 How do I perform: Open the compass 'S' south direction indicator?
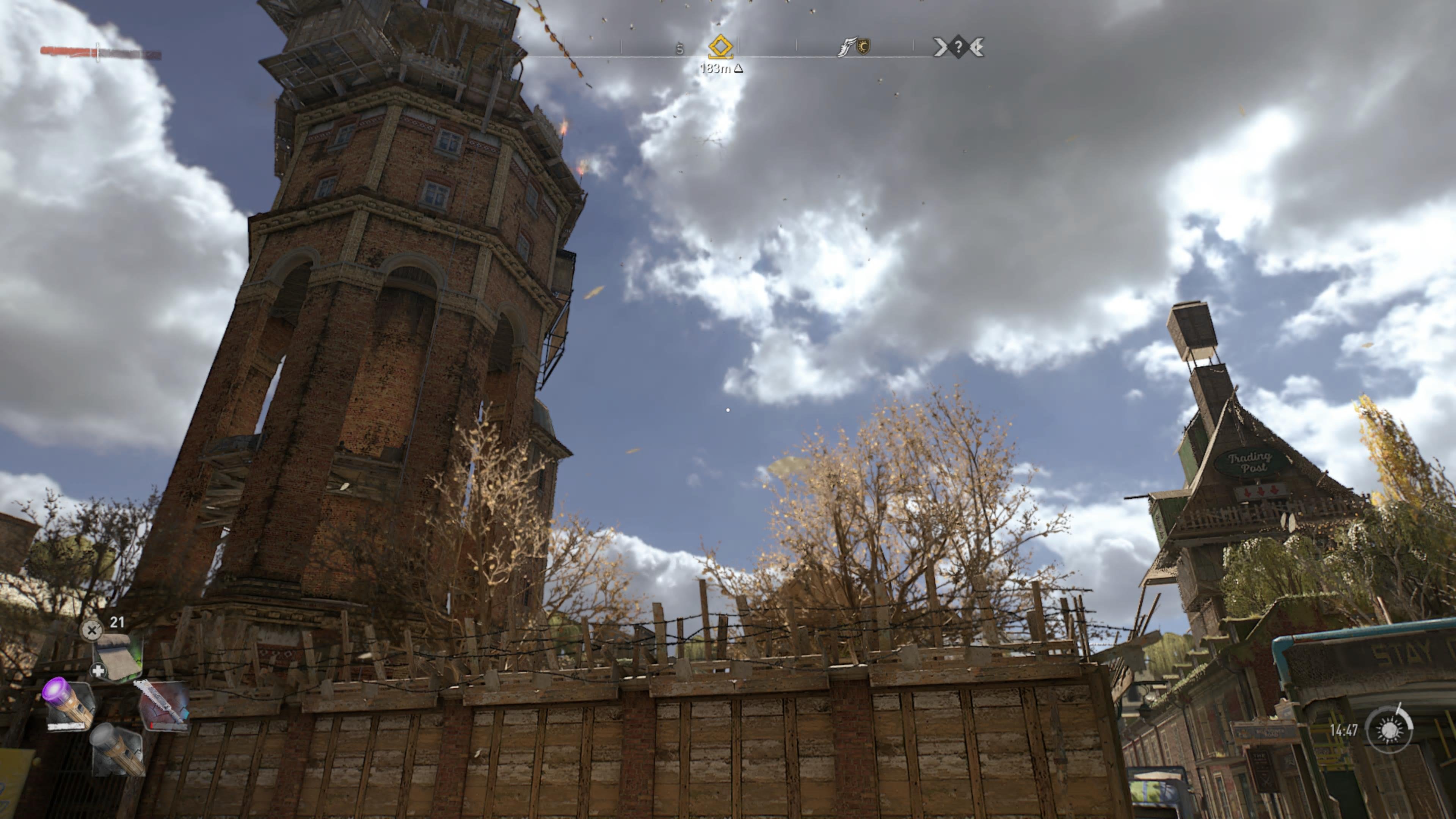coord(679,48)
